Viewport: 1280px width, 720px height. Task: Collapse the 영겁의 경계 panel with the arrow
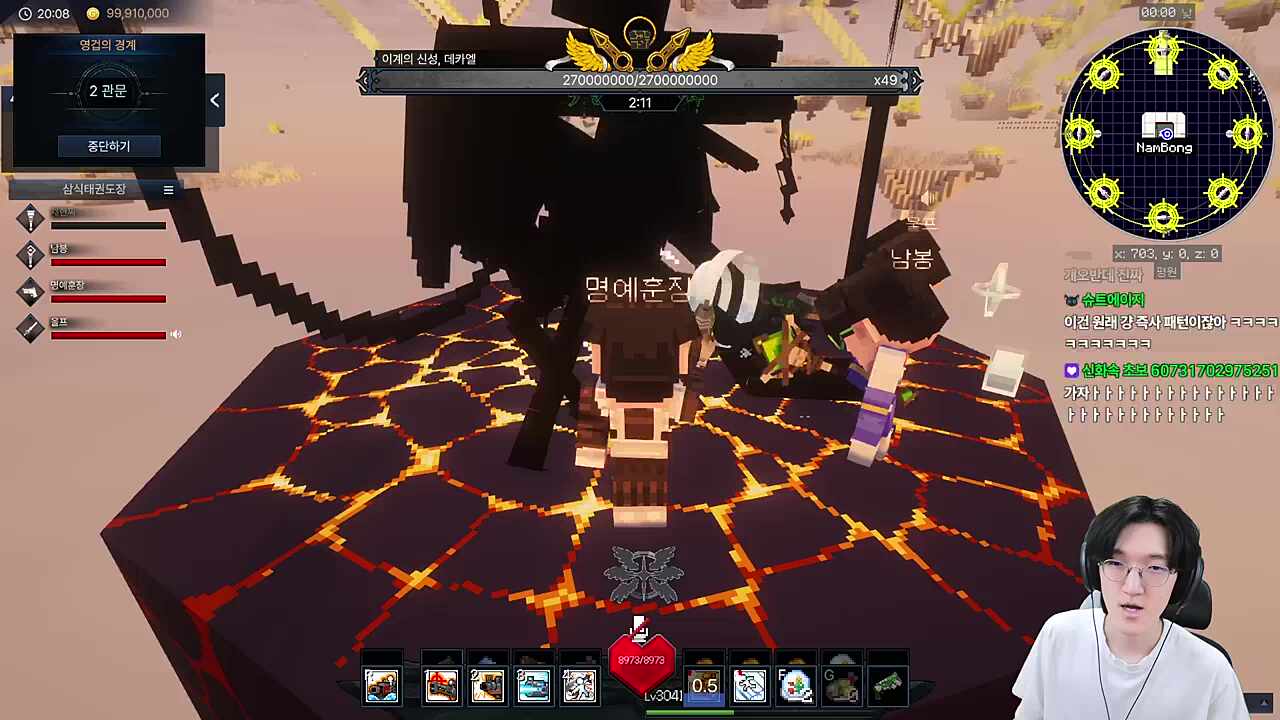pos(215,100)
